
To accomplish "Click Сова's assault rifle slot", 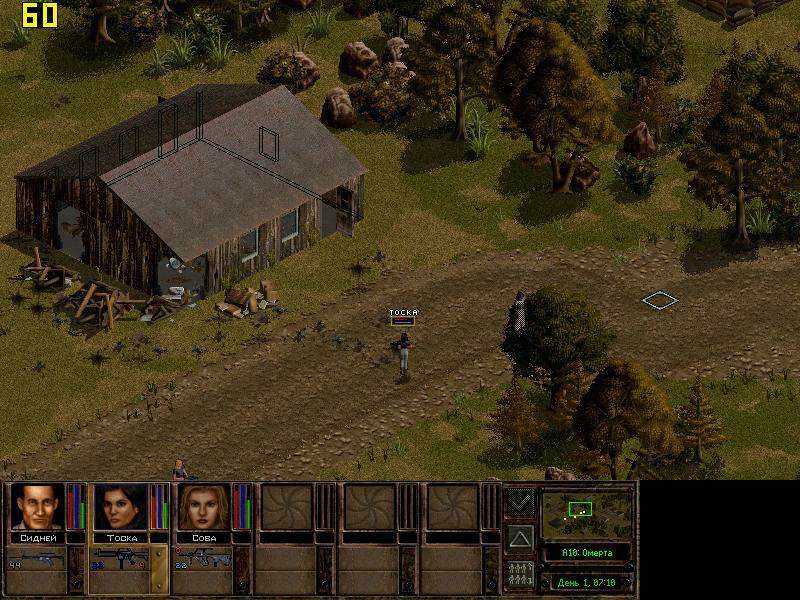I will point(203,558).
